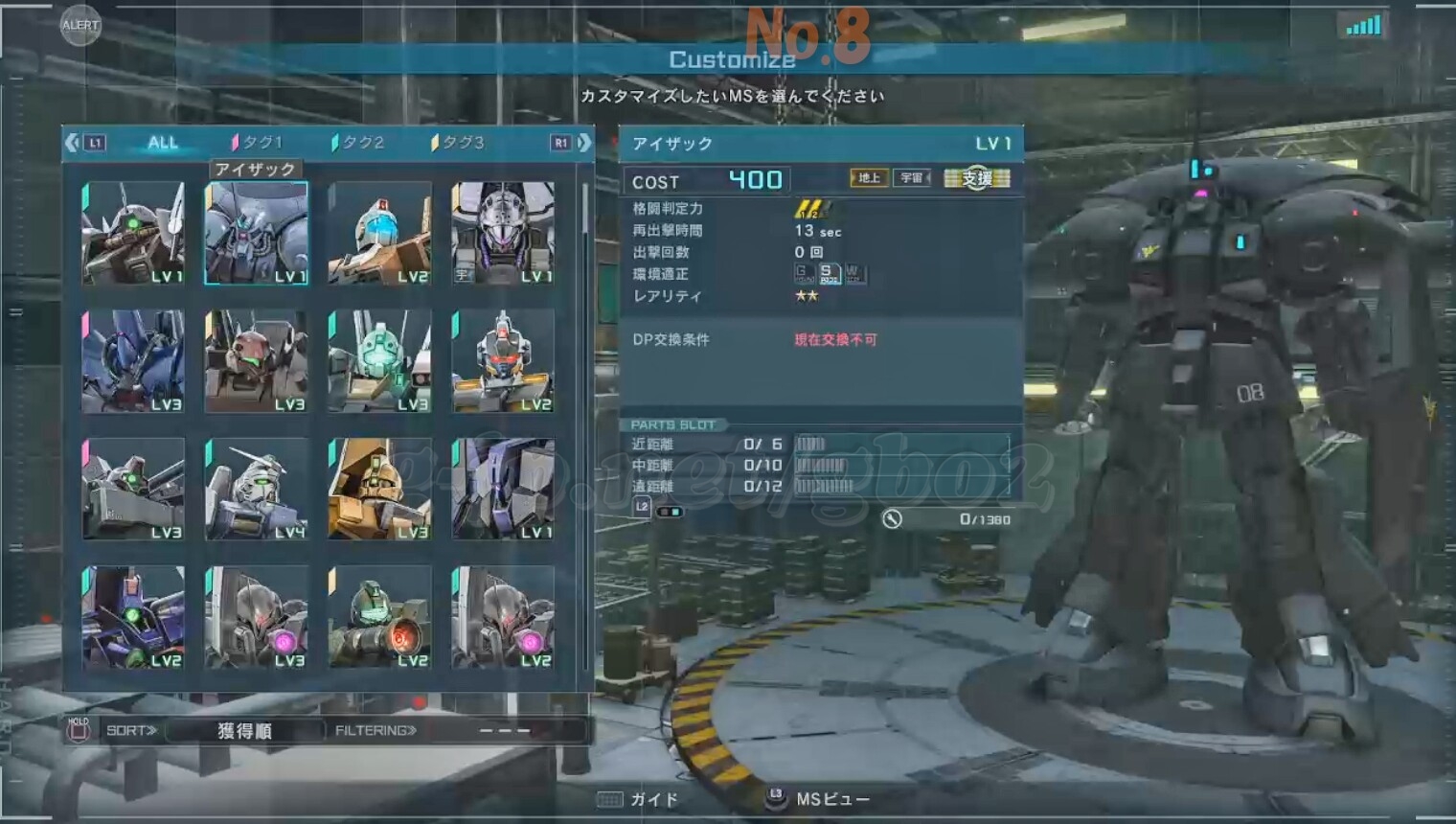Click the left arrow beside the tag tabs
The image size is (1456, 824).
click(73, 143)
